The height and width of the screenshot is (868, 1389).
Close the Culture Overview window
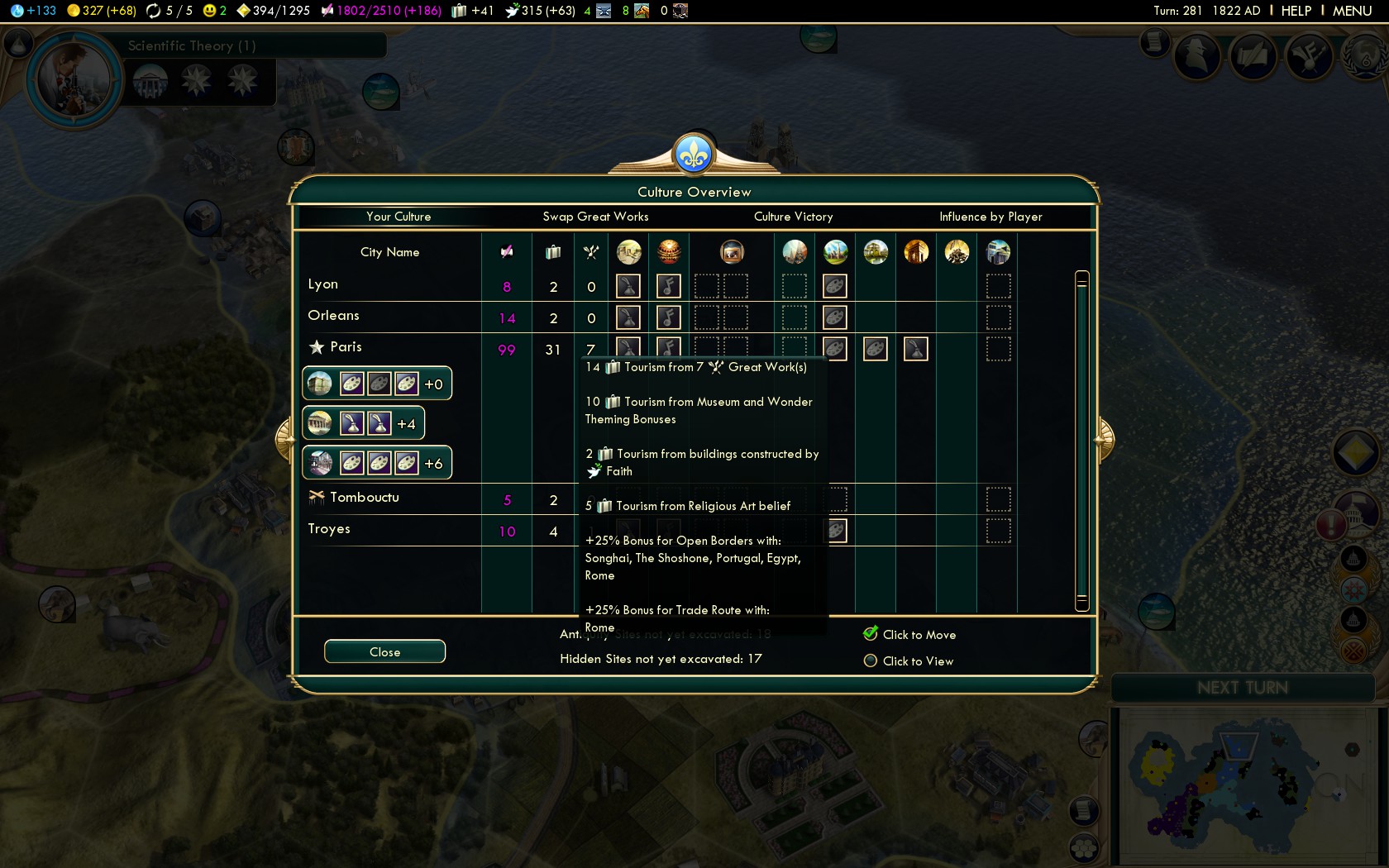click(384, 651)
